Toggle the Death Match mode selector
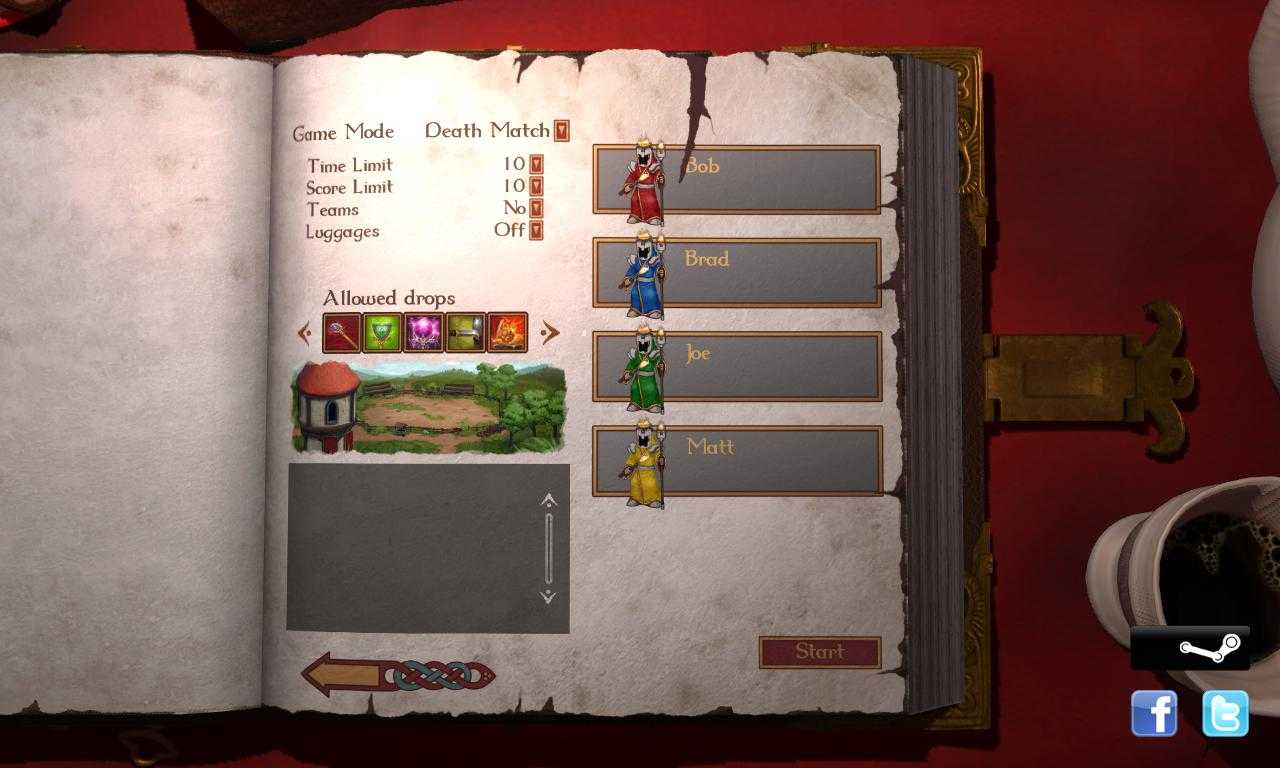The height and width of the screenshot is (768, 1280). tap(560, 131)
